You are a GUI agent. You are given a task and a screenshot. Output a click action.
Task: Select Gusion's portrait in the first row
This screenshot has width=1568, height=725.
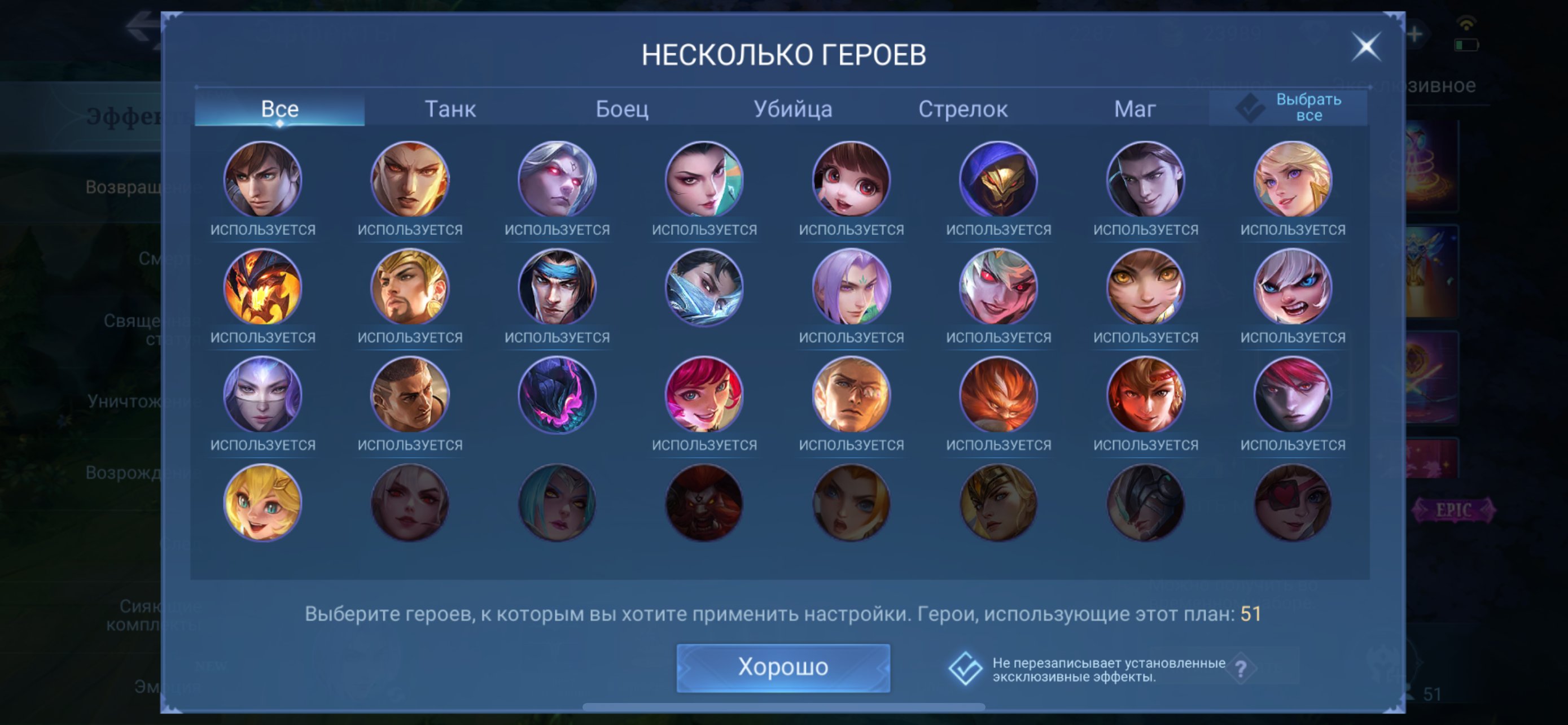tap(1144, 180)
